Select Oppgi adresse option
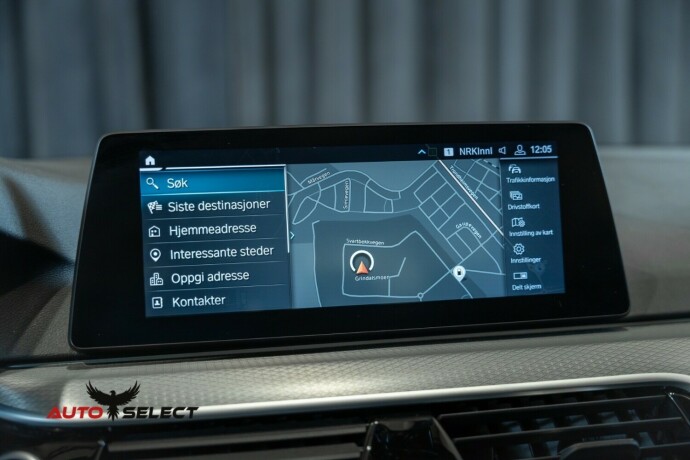The image size is (690, 460). (214, 276)
